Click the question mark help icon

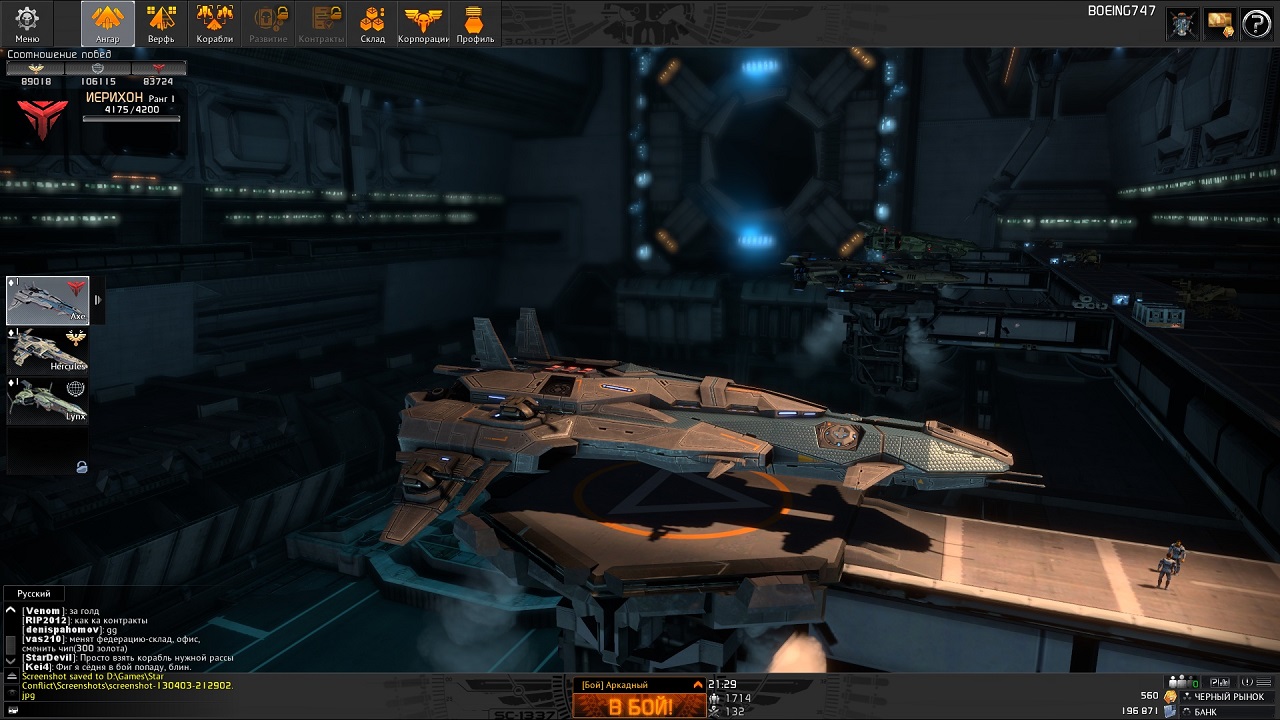coord(1255,24)
